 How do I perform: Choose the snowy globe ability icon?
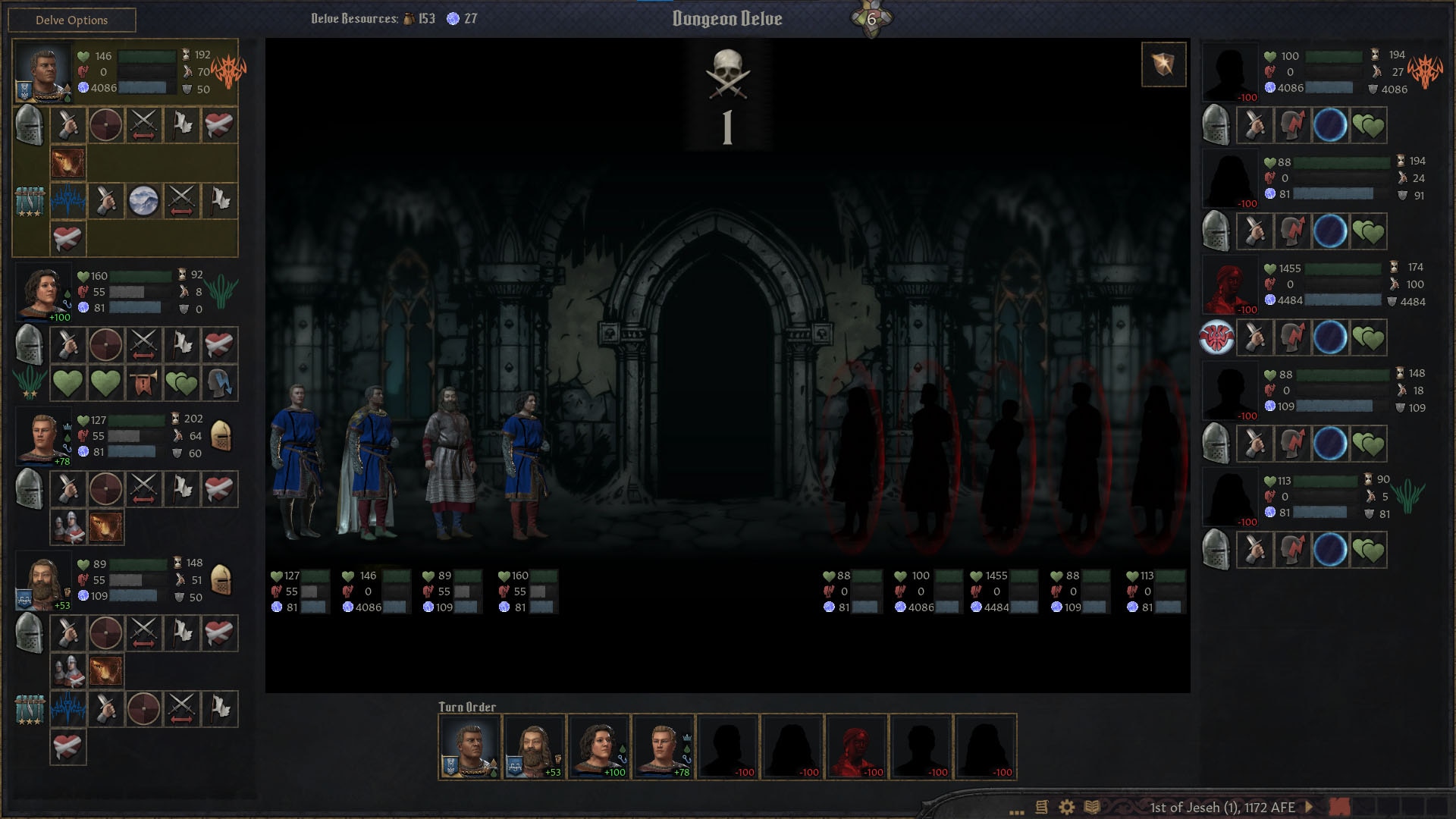tap(143, 201)
